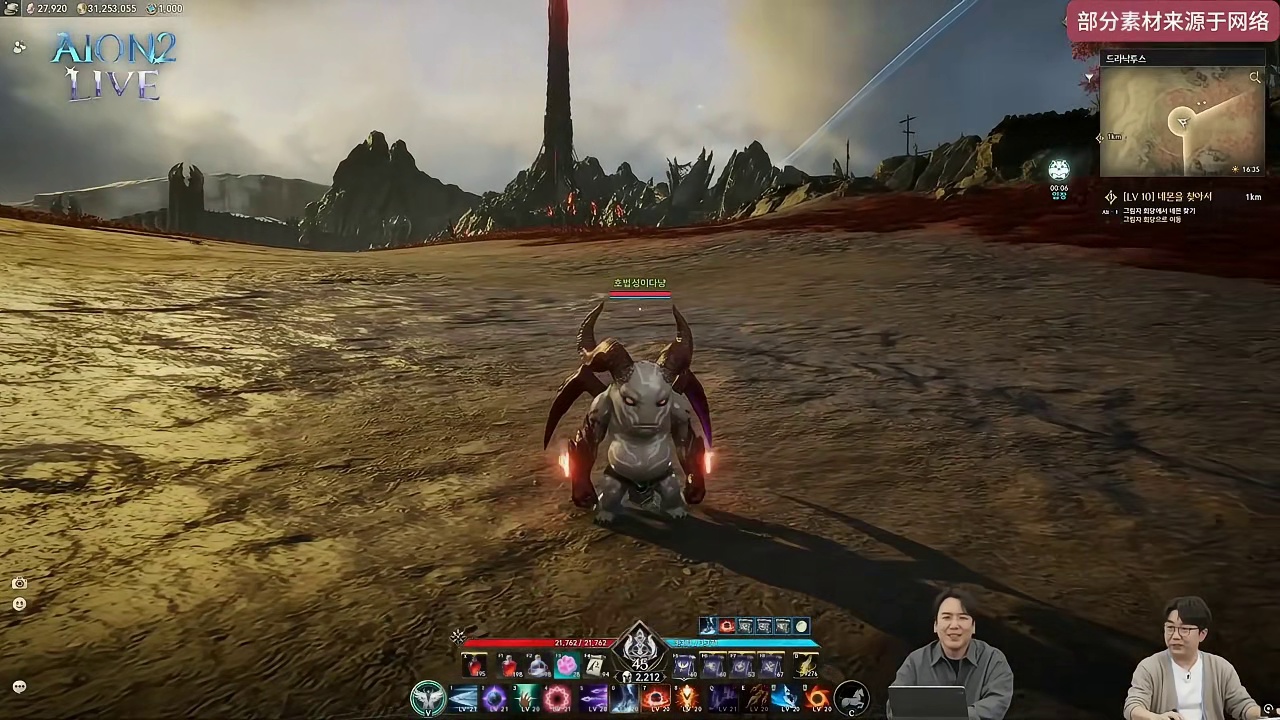Image resolution: width=1280 pixels, height=720 pixels.
Task: Open the smiley emote menu
Action: pyautogui.click(x=19, y=604)
